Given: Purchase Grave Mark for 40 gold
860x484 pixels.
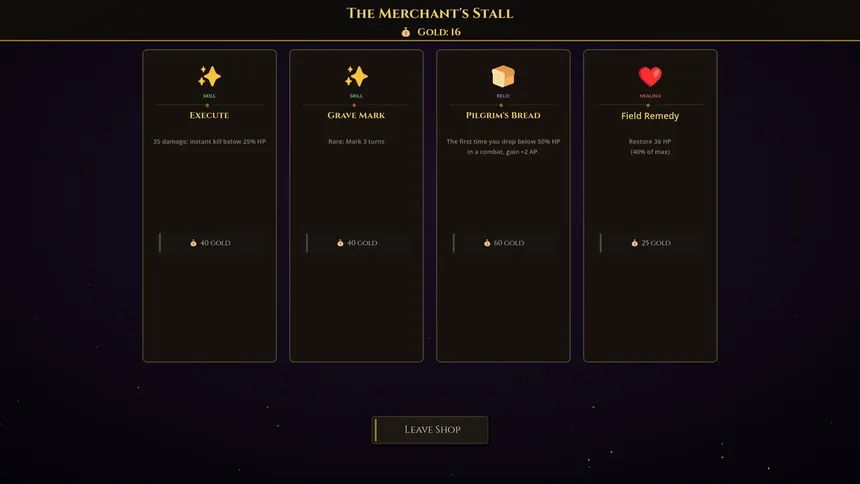Looking at the screenshot, I should pyautogui.click(x=357, y=243).
